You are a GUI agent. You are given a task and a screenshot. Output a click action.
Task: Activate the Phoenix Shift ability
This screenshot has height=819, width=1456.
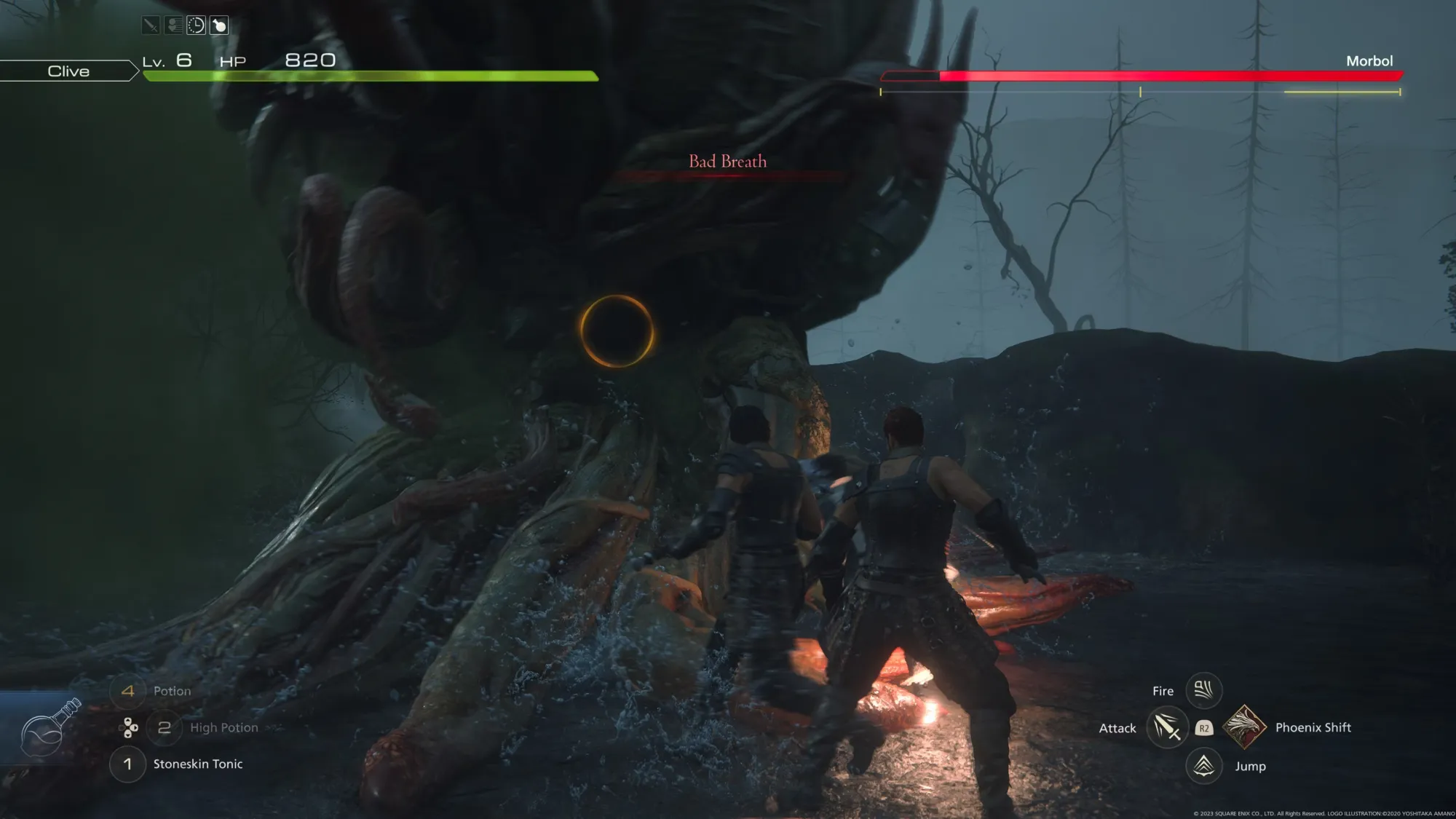coord(1244,727)
